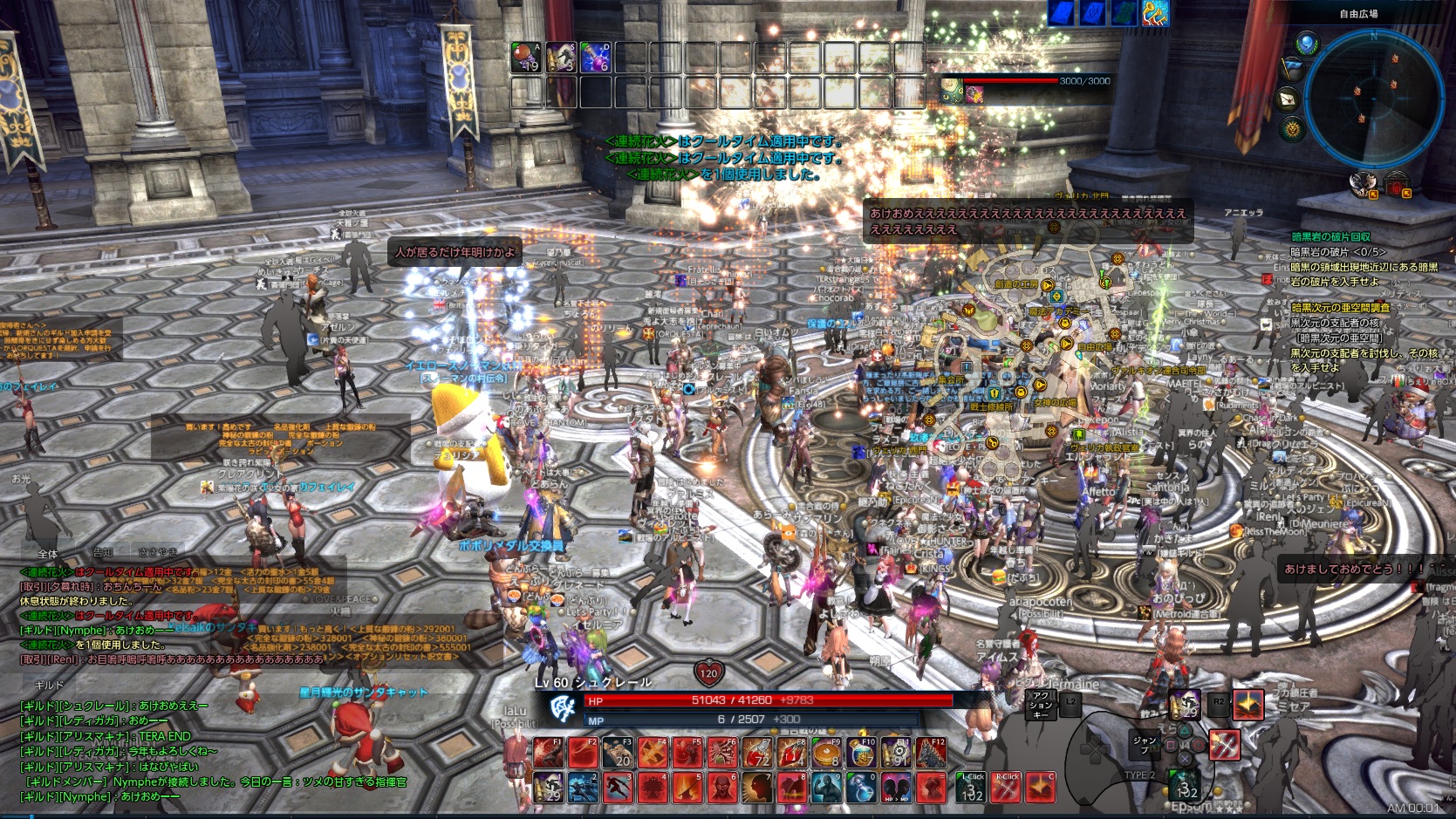Switch to the 全体 chat tab
Viewport: 1456px width, 819px height.
tap(48, 554)
